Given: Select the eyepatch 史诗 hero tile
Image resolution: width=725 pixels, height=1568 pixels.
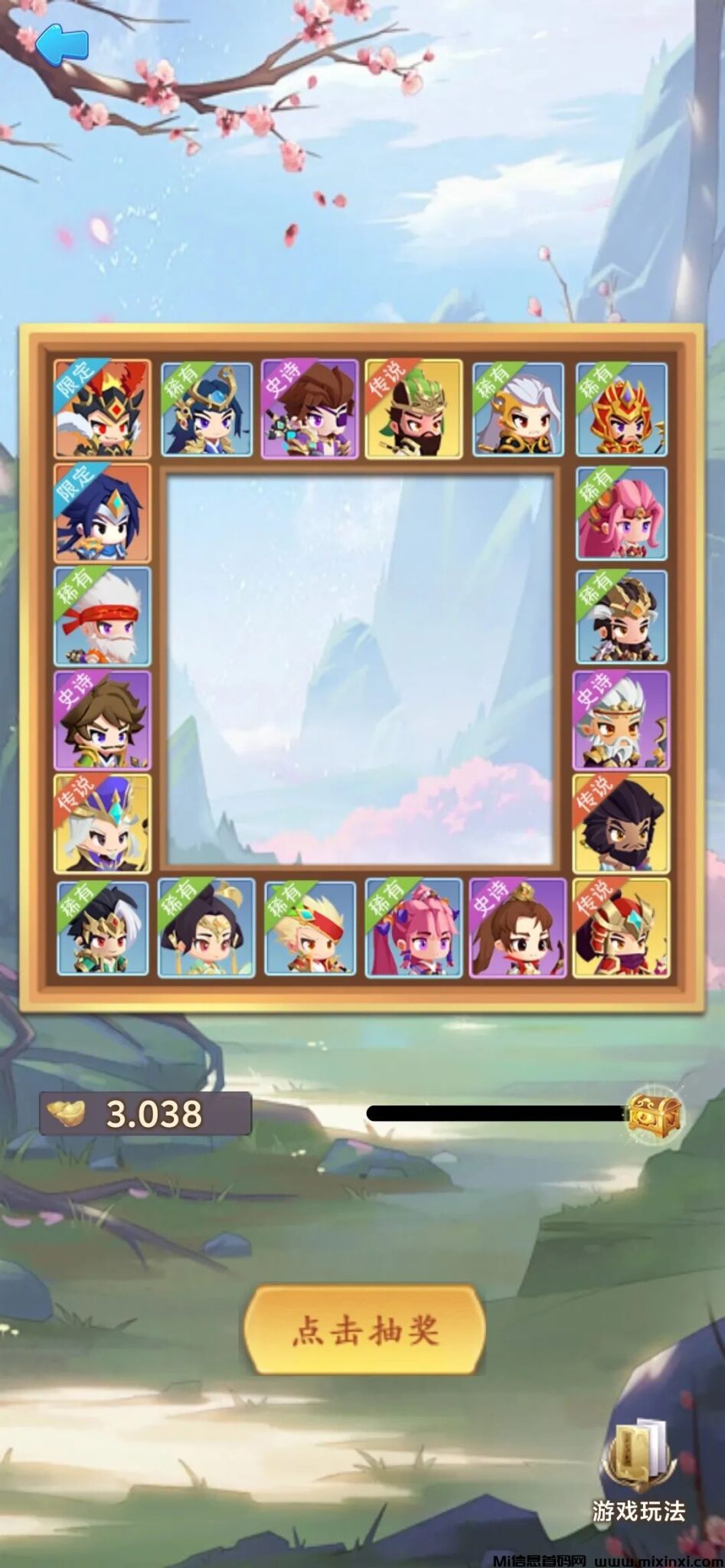Looking at the screenshot, I should (309, 410).
